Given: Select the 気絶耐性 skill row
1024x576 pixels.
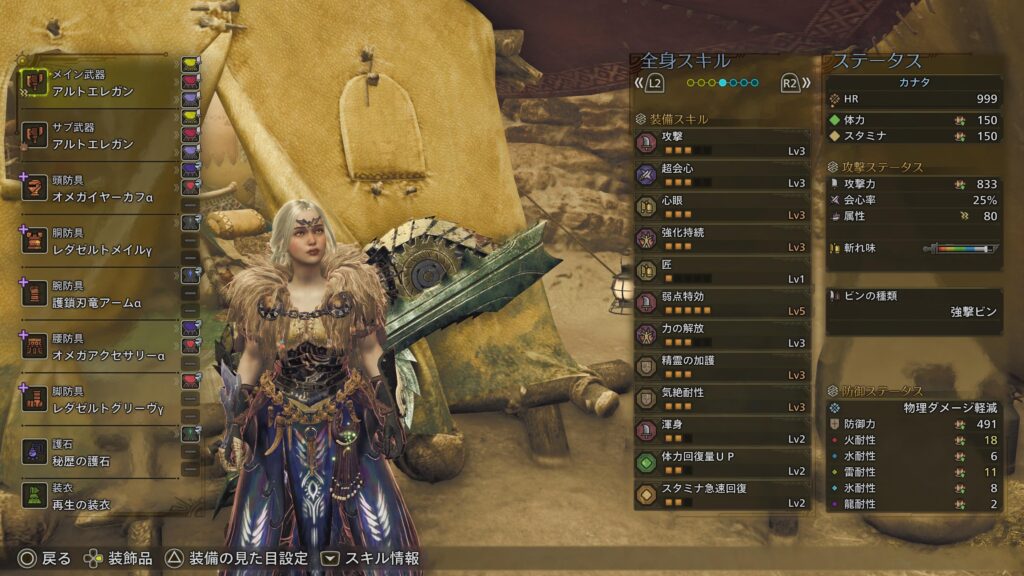Looking at the screenshot, I should coord(721,399).
